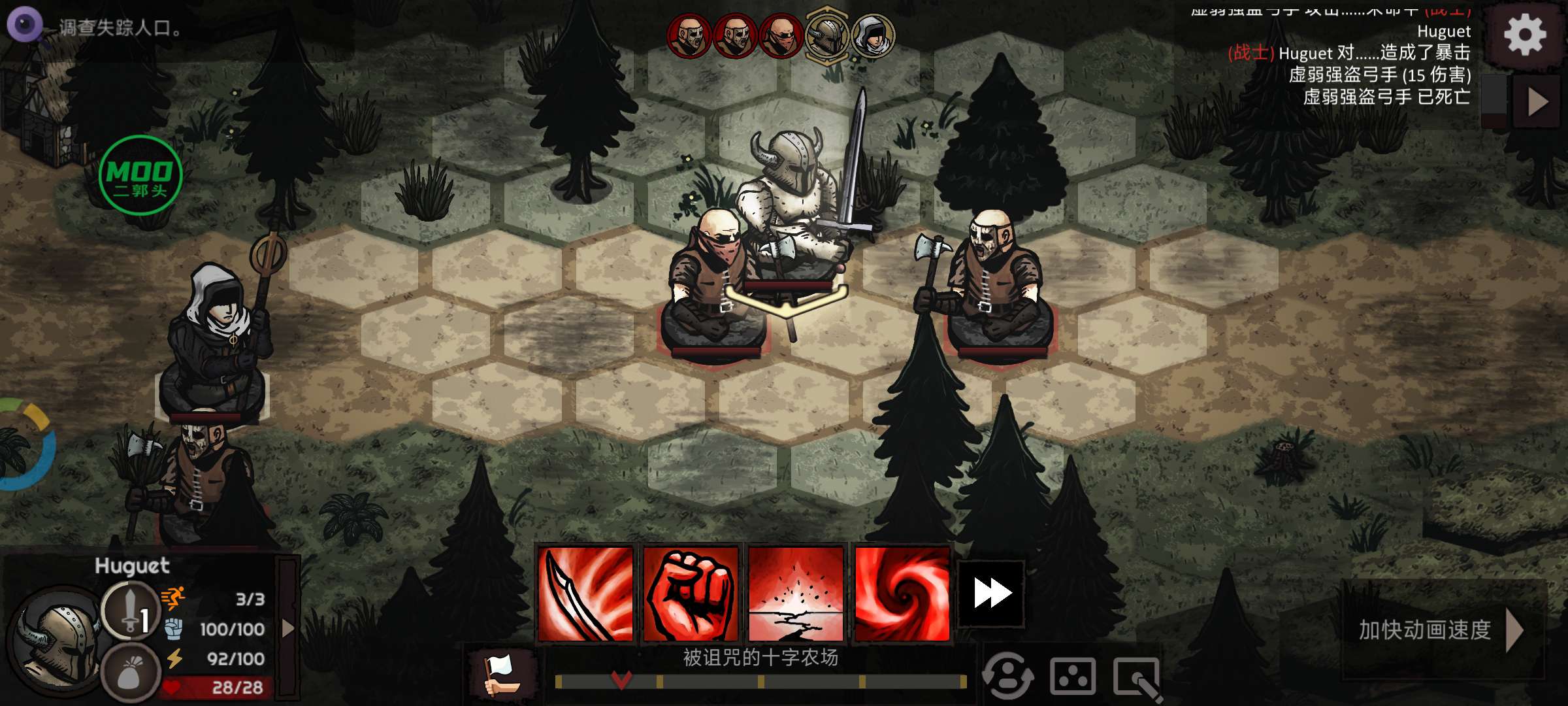
Task: Select Huguet's sword weapon slot
Action: [130, 609]
